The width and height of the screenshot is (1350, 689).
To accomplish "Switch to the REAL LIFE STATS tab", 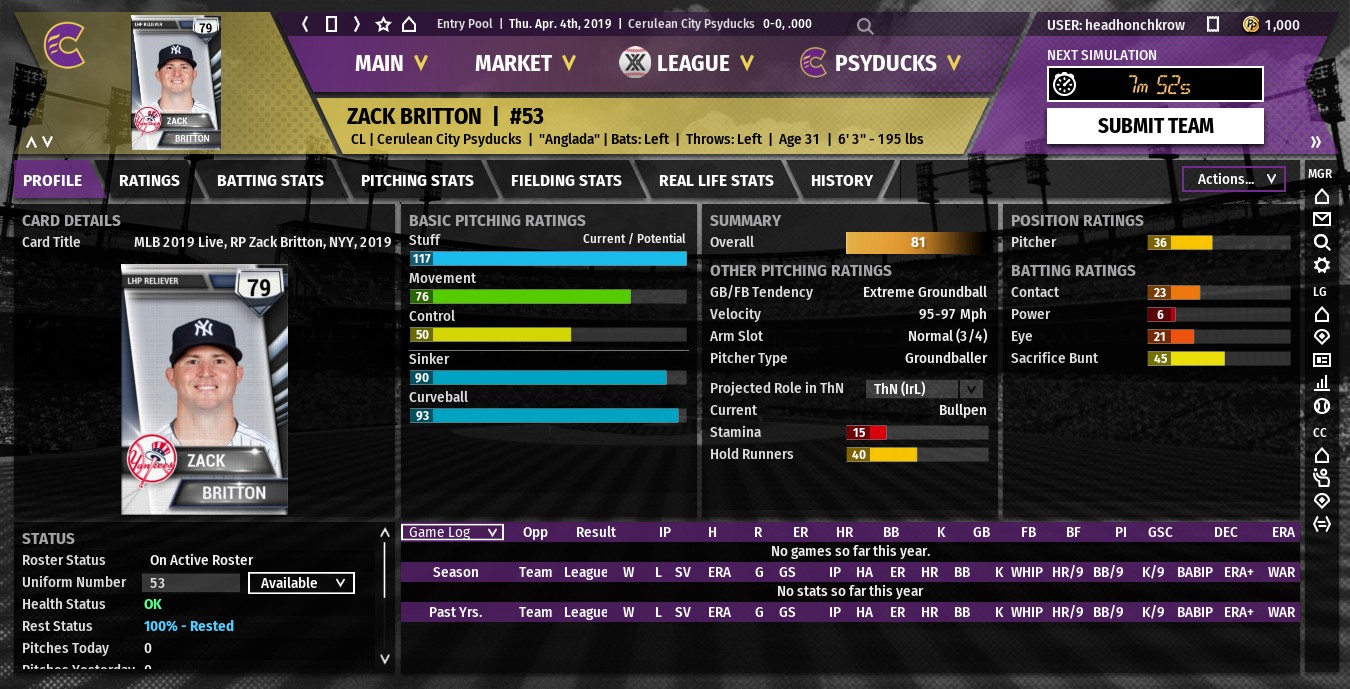I will tap(716, 181).
